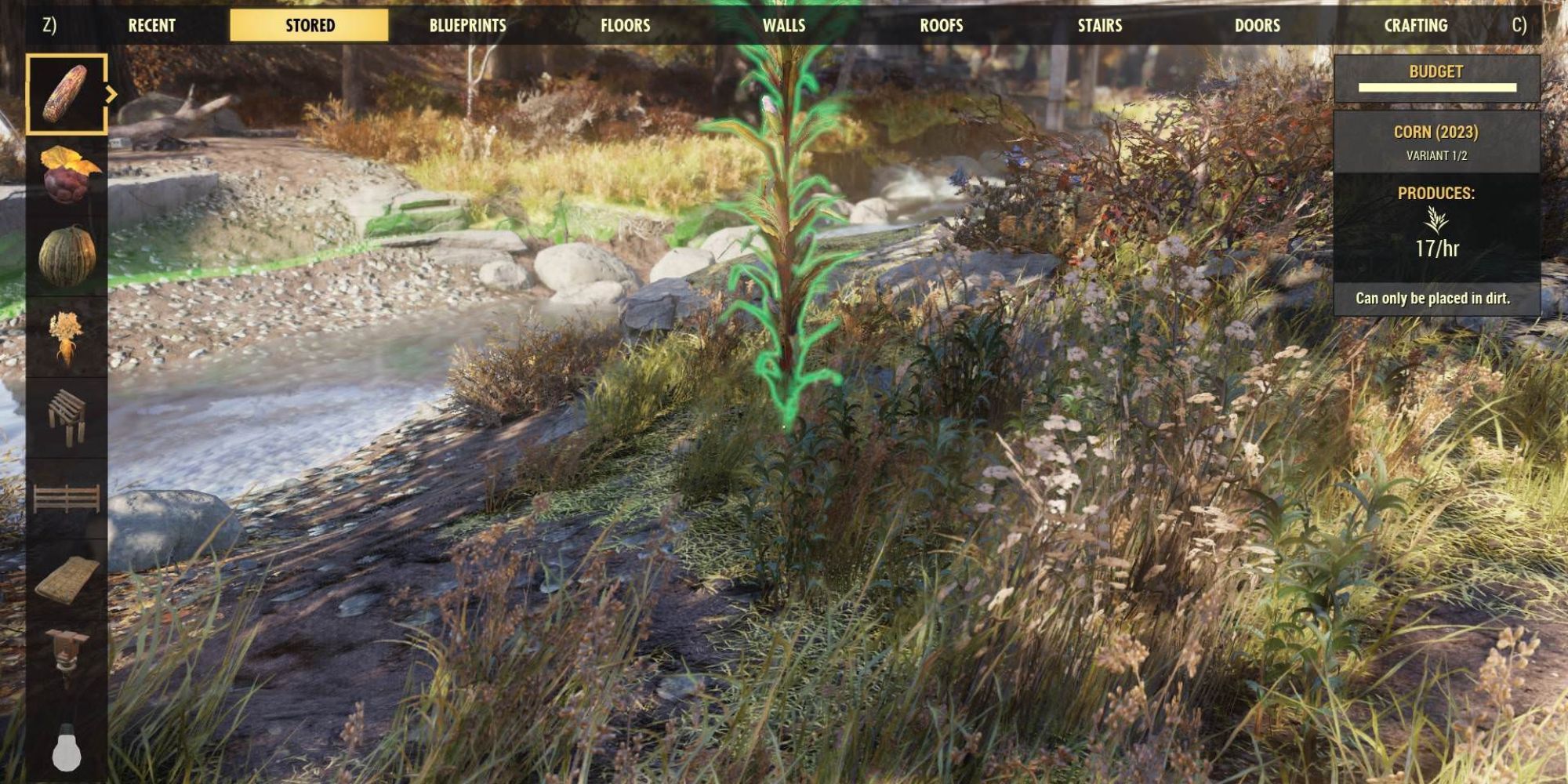The image size is (1568, 784).
Task: Click the BUDGET progress bar
Action: coord(1439,86)
